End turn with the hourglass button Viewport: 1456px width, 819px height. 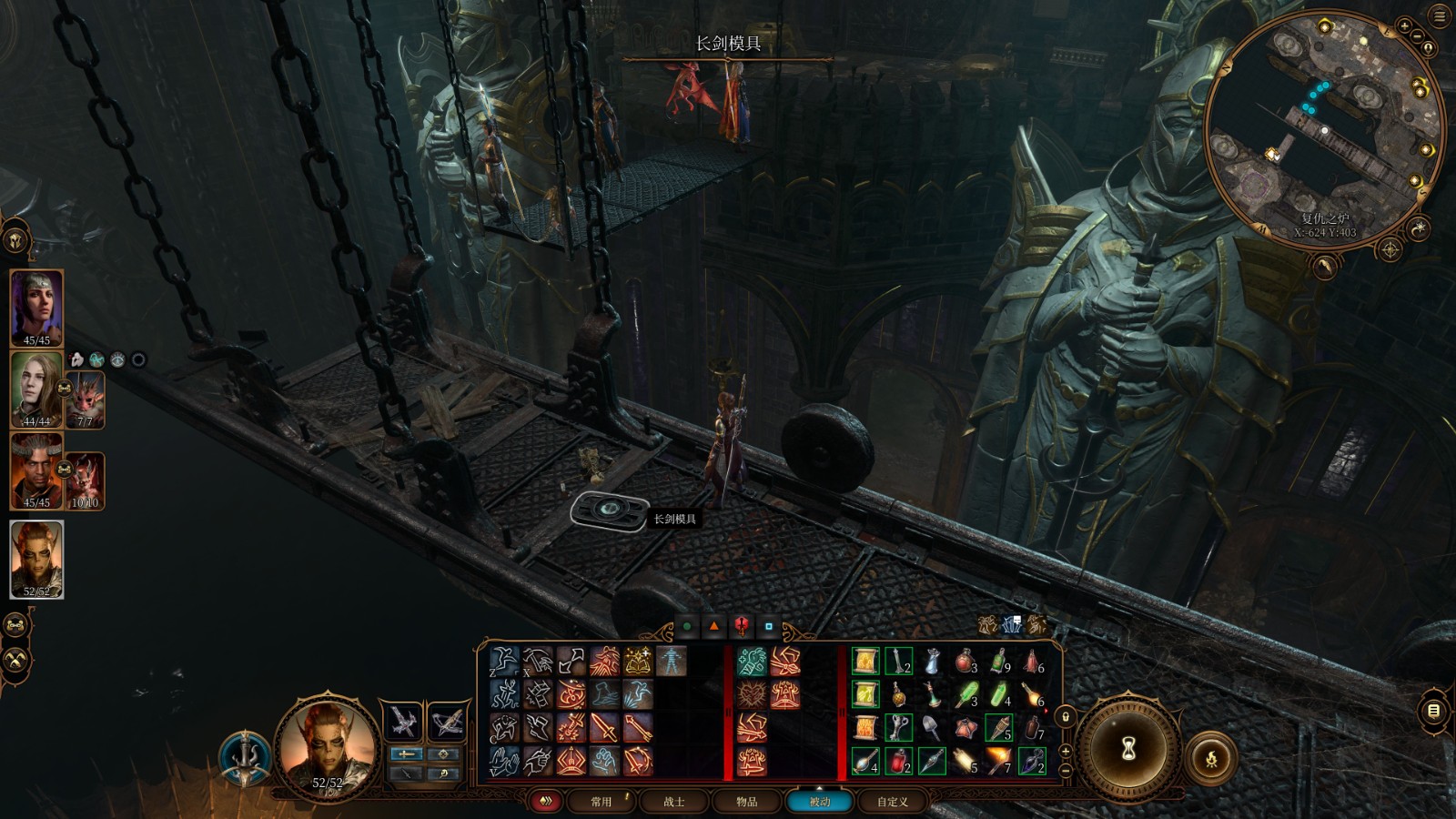point(1129,749)
